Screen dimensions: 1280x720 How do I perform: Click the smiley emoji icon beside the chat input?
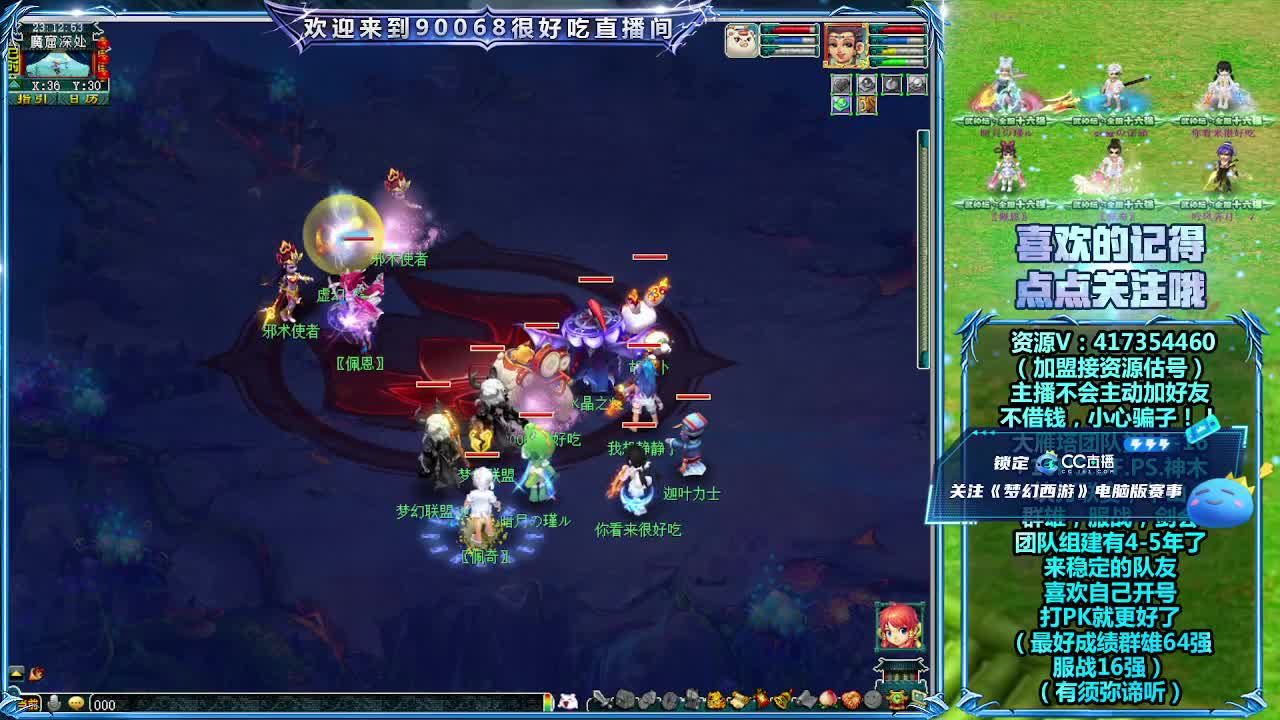tap(75, 704)
